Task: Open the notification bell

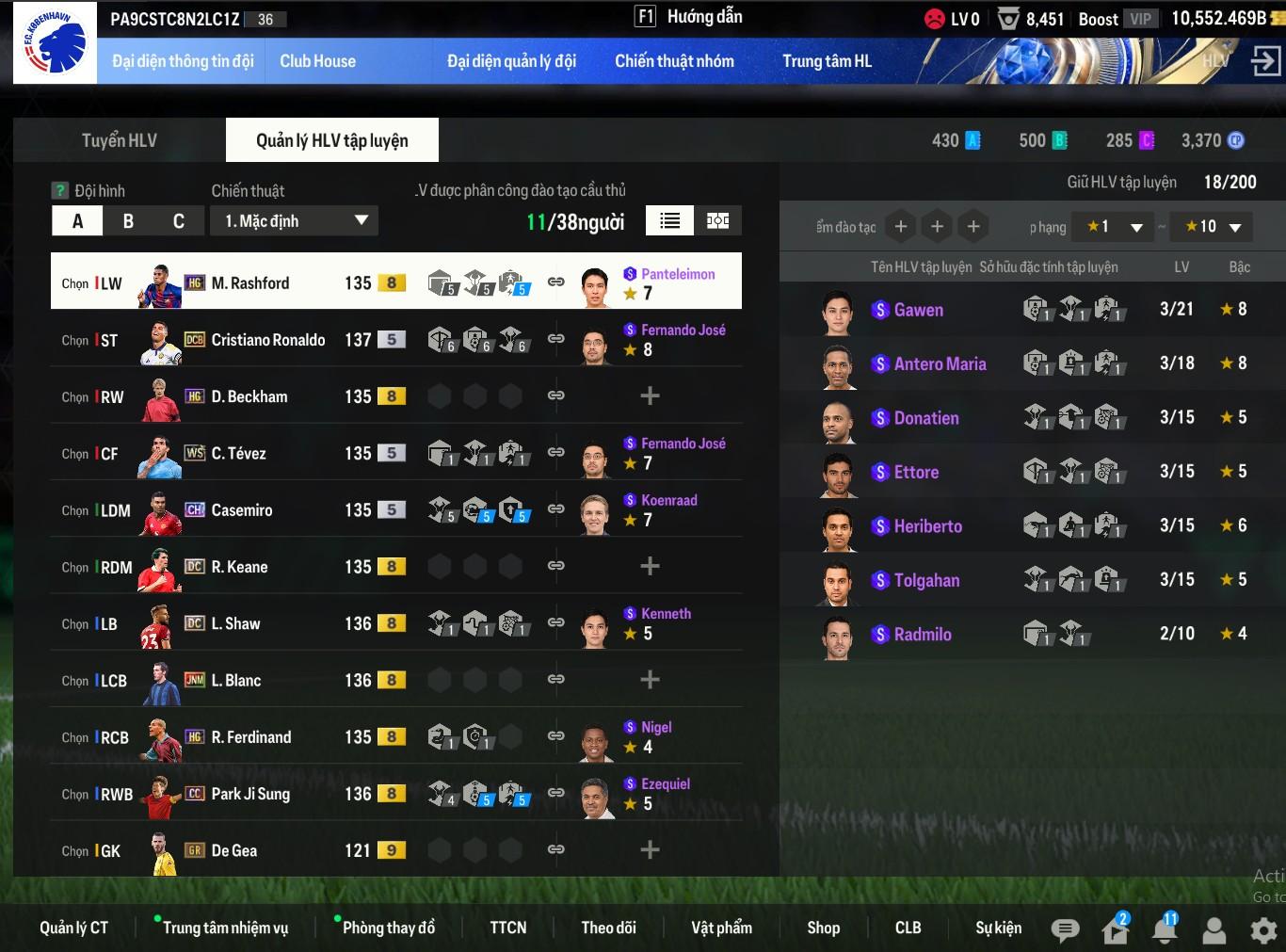Action: tap(1165, 930)
